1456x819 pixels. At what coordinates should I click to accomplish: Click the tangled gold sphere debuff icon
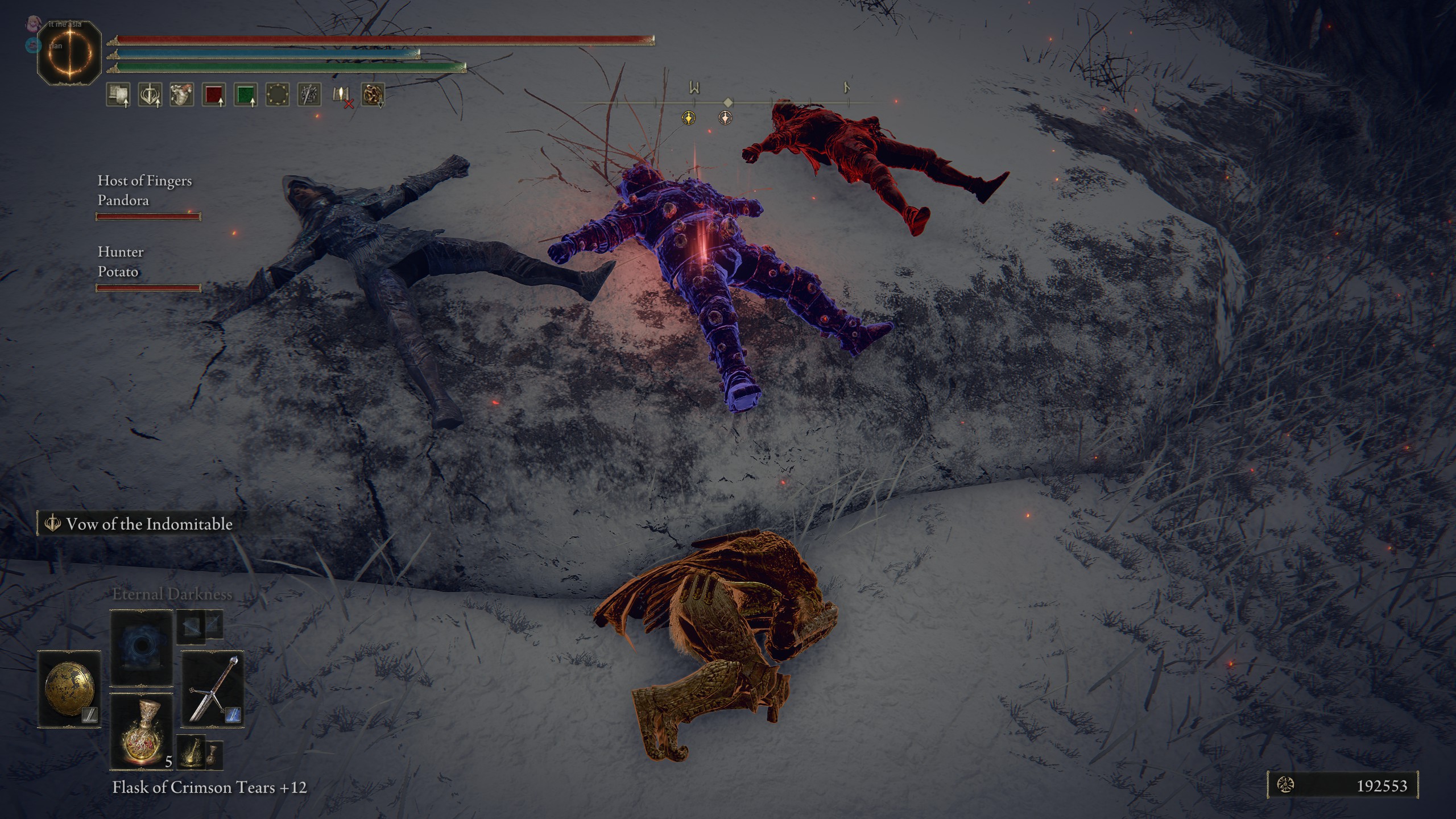pos(373,95)
